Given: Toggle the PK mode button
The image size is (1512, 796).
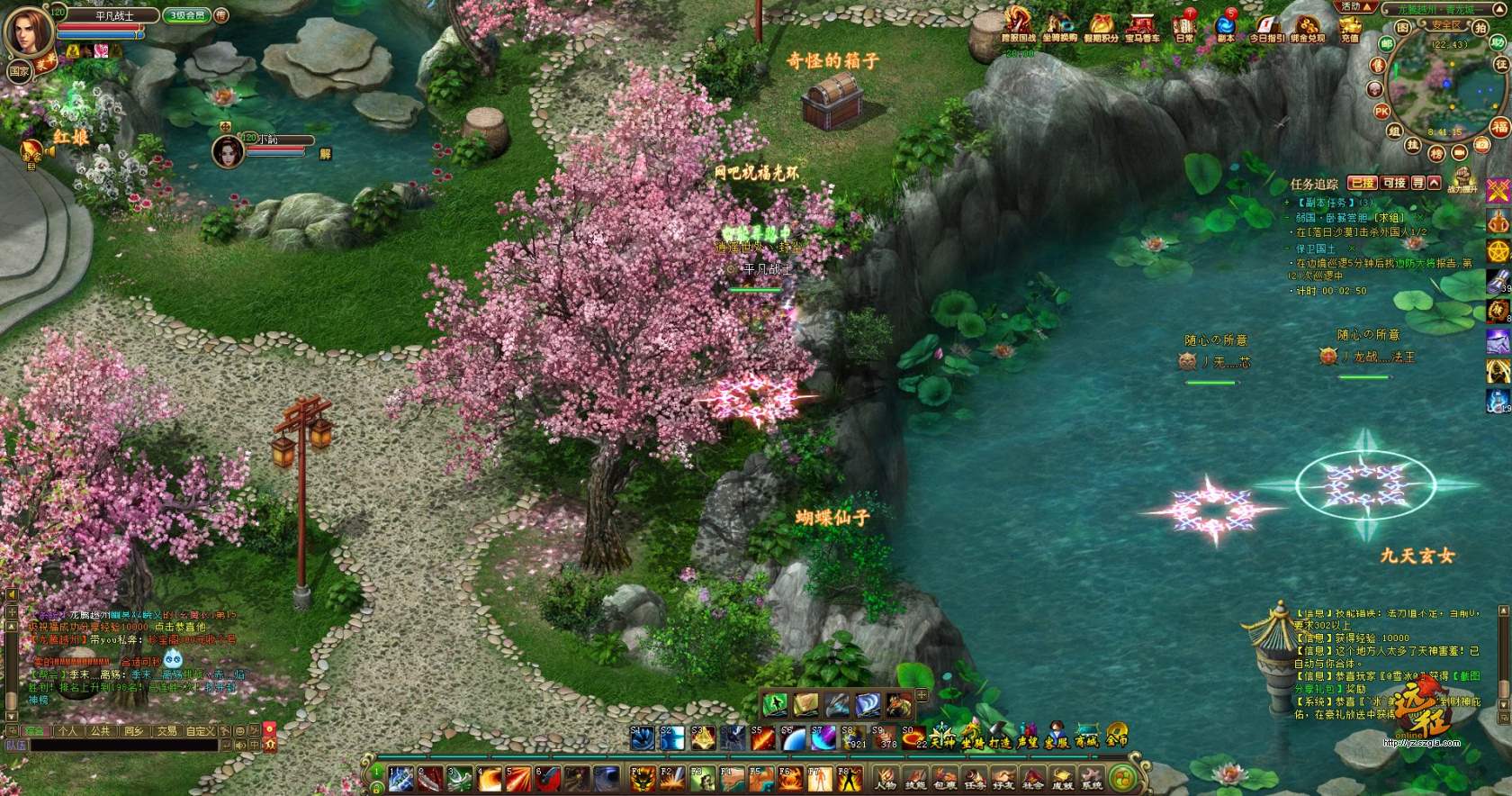Looking at the screenshot, I should pyautogui.click(x=1381, y=112).
